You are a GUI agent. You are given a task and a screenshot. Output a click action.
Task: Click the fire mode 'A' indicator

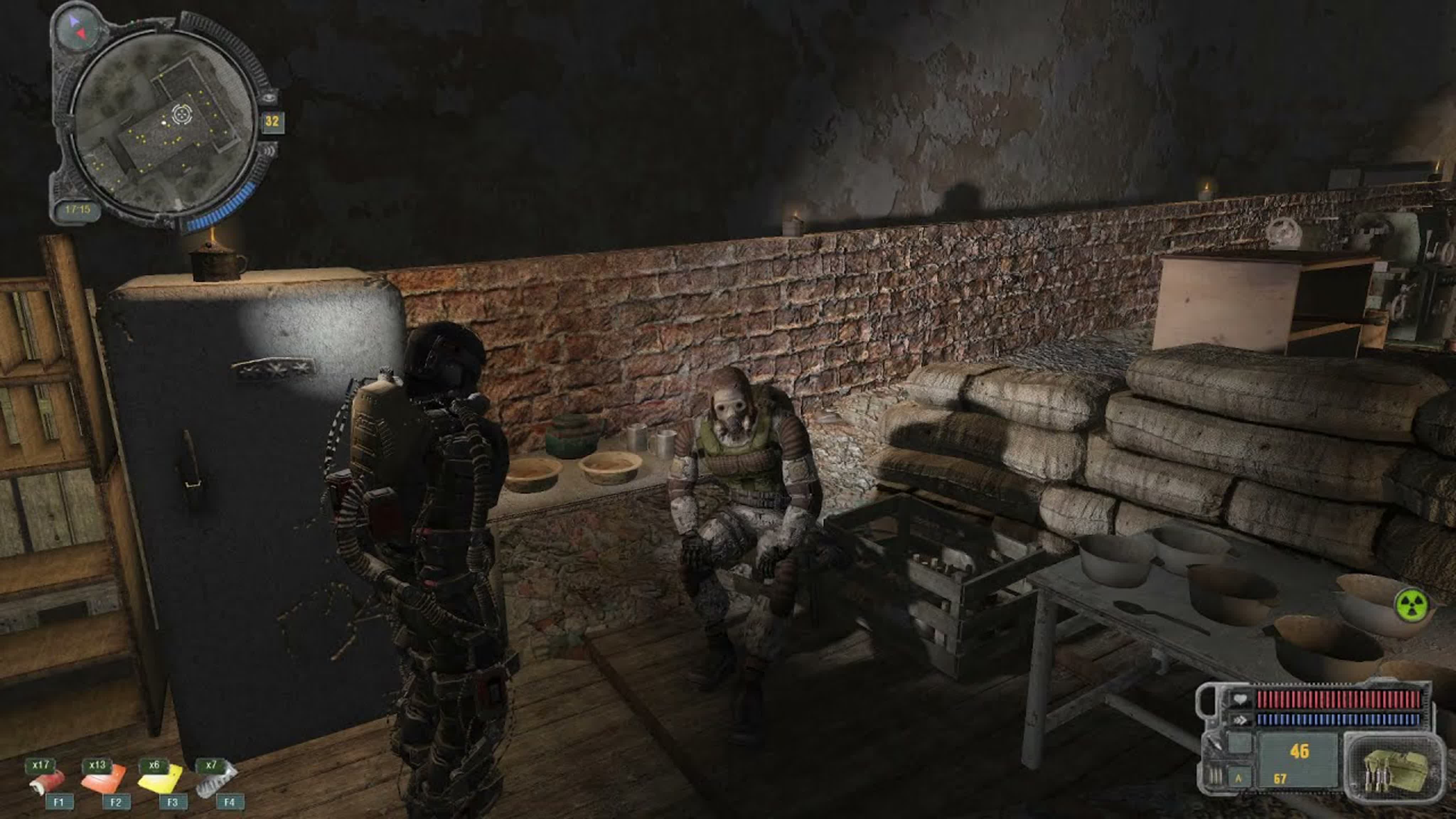(1239, 778)
